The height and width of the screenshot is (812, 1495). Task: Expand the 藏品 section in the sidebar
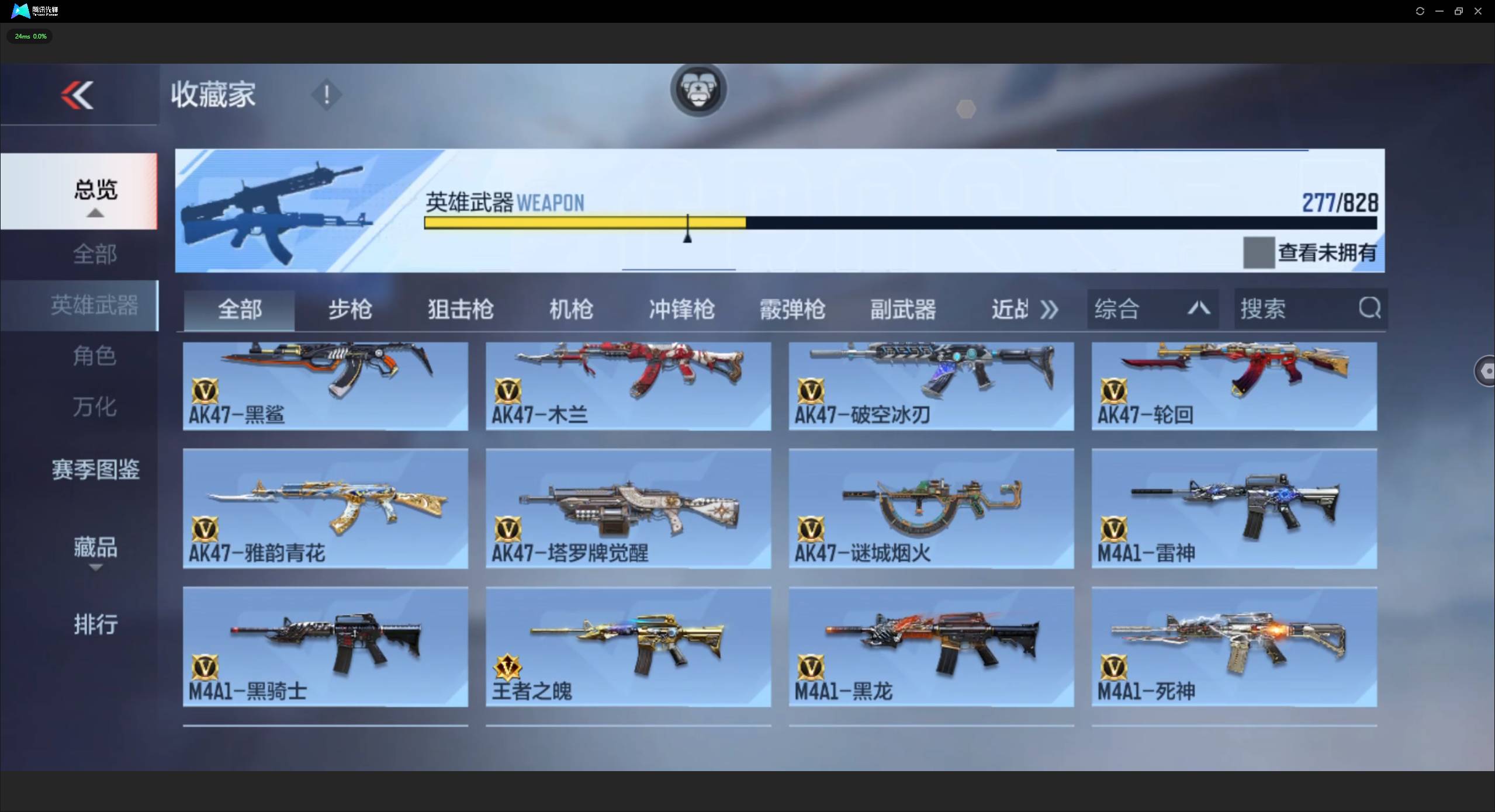(x=95, y=548)
